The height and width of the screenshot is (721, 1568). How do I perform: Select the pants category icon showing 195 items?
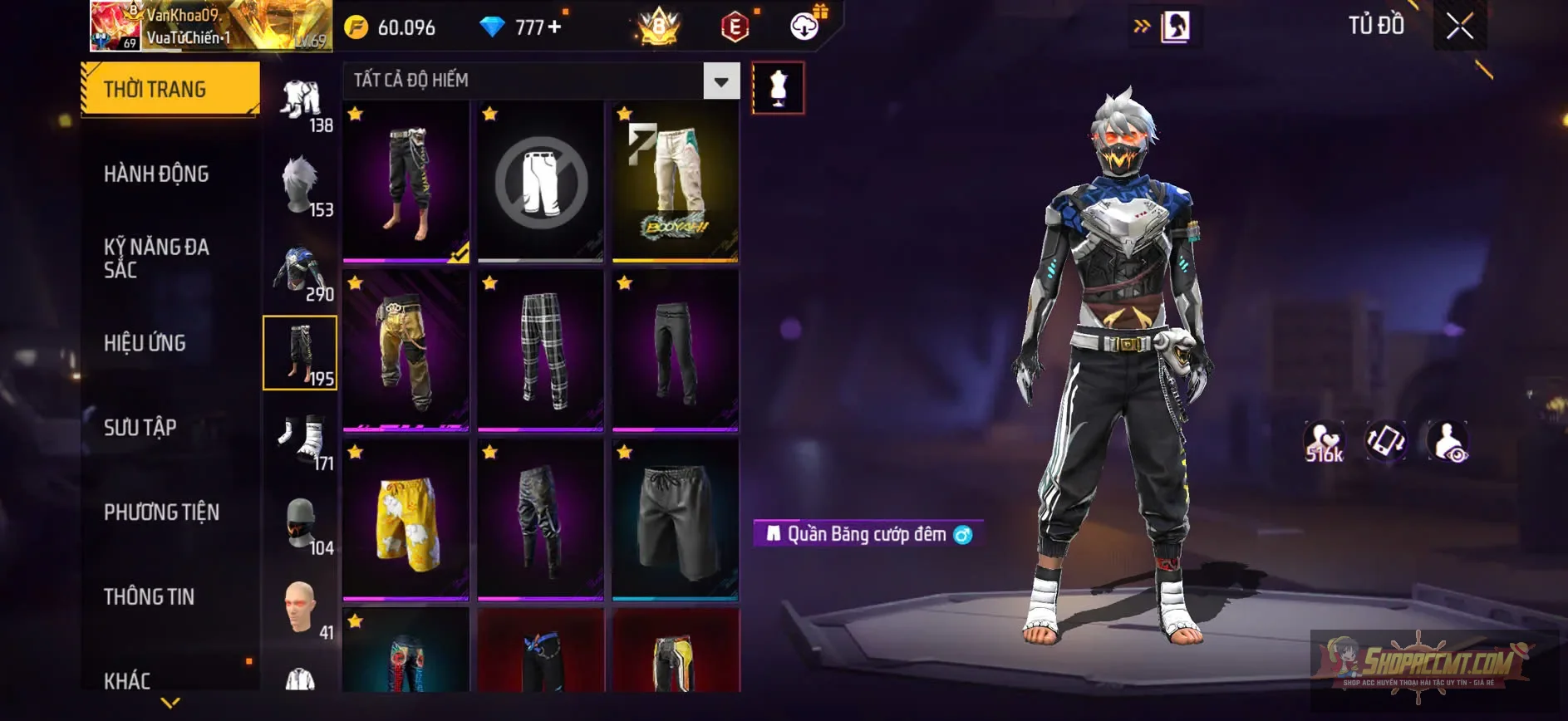(x=300, y=353)
